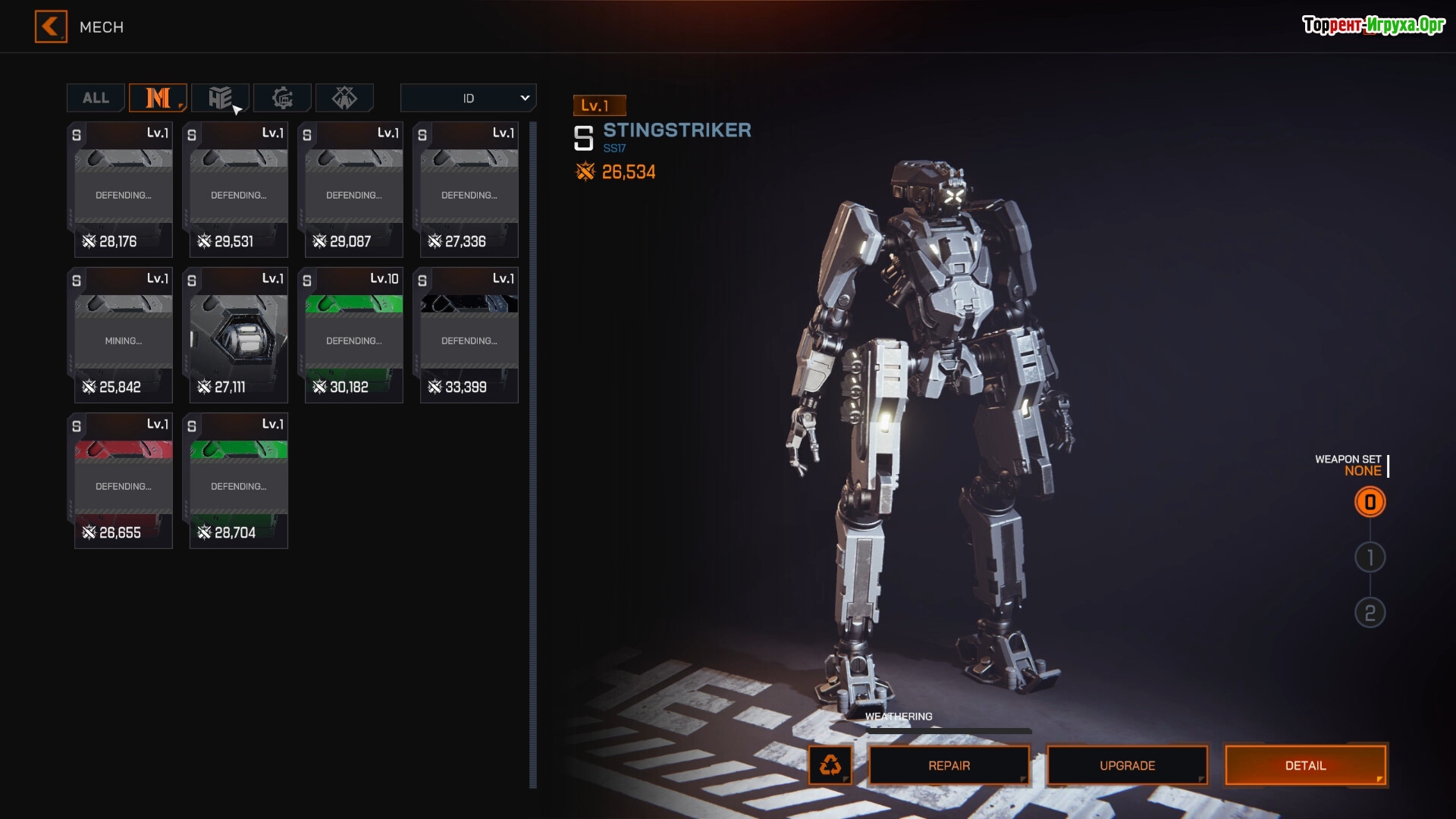
Task: Select the black mech rated 33,399
Action: tap(469, 335)
